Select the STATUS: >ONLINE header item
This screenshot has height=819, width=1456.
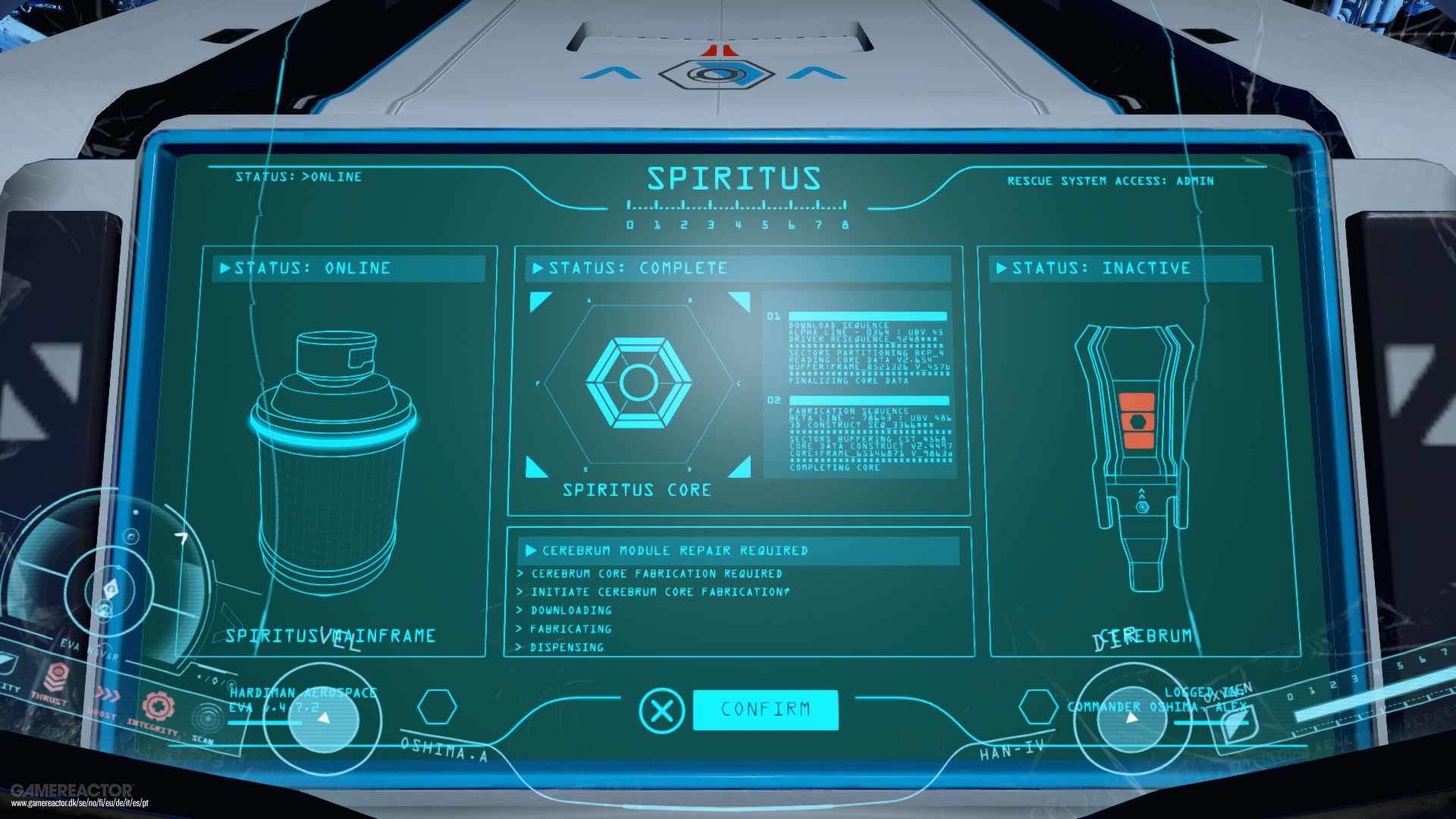299,177
